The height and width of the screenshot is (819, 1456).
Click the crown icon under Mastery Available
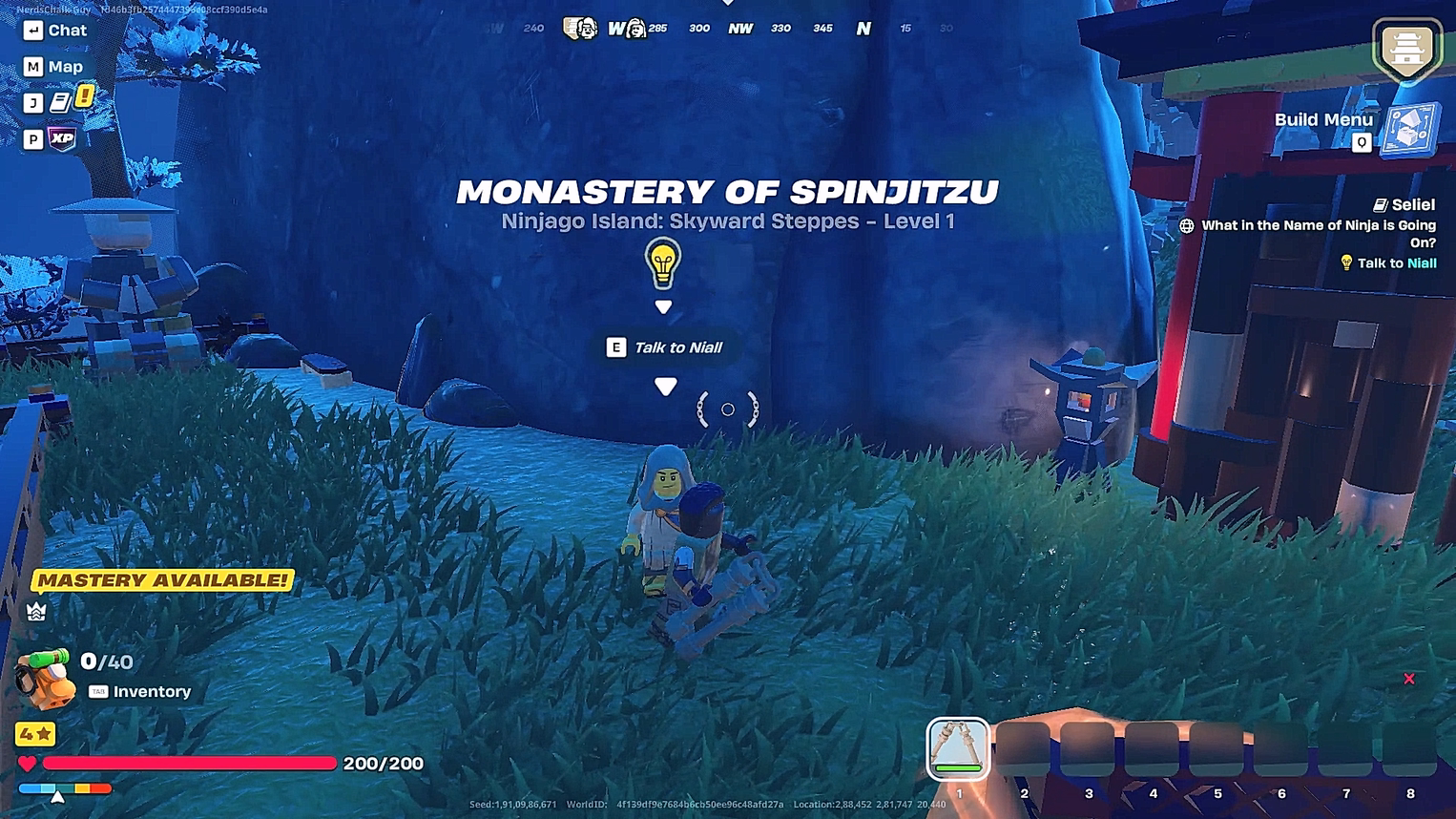pyautogui.click(x=35, y=612)
